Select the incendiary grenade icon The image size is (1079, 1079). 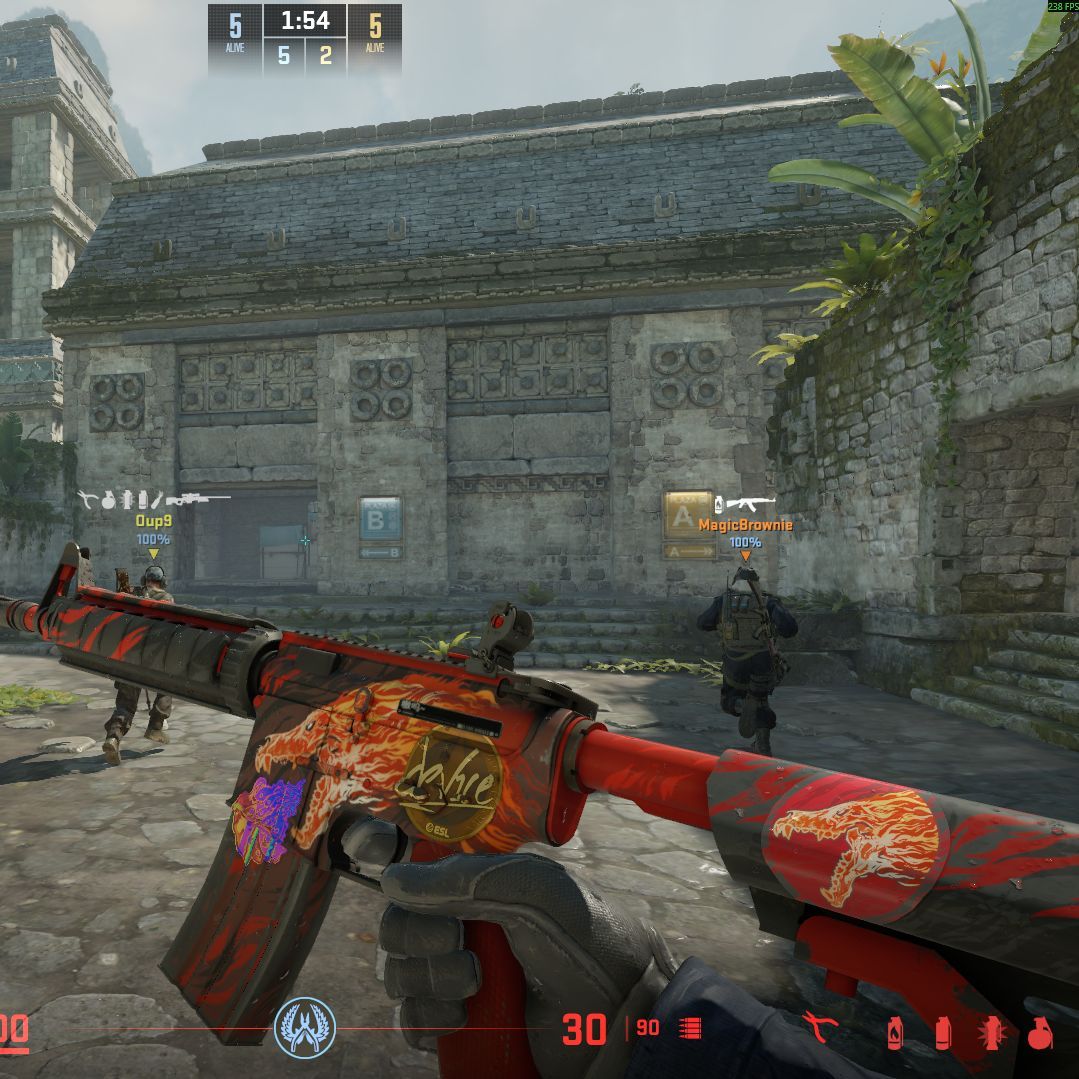[894, 1032]
